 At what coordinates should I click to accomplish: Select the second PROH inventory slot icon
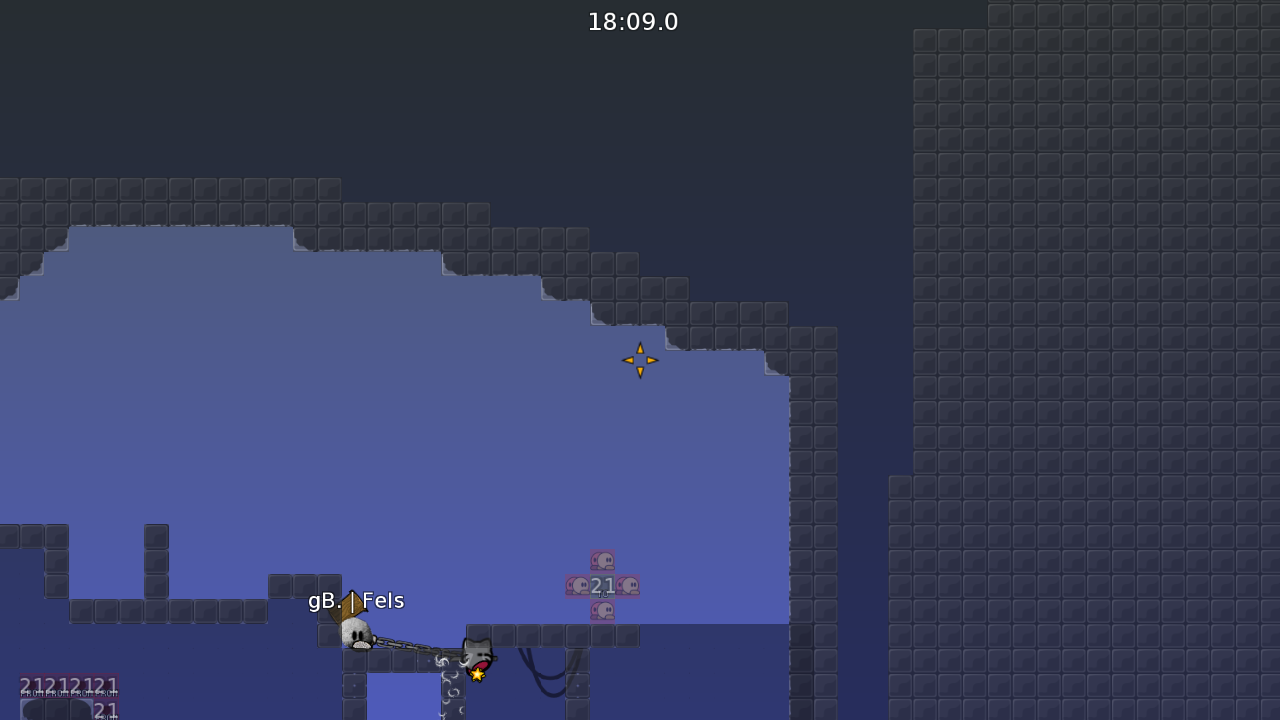57,685
